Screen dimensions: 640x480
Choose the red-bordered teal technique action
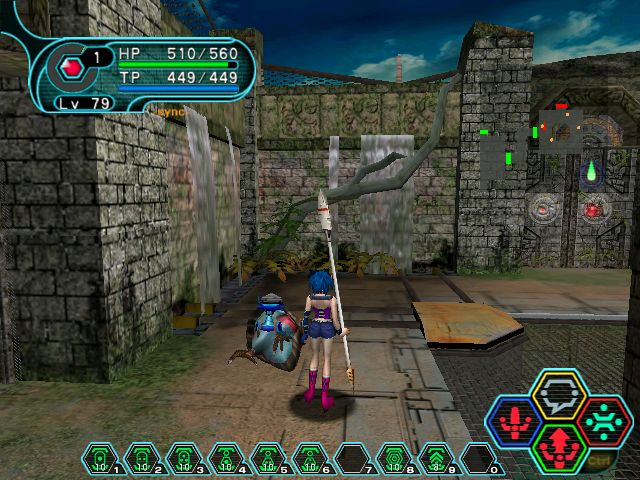602,421
